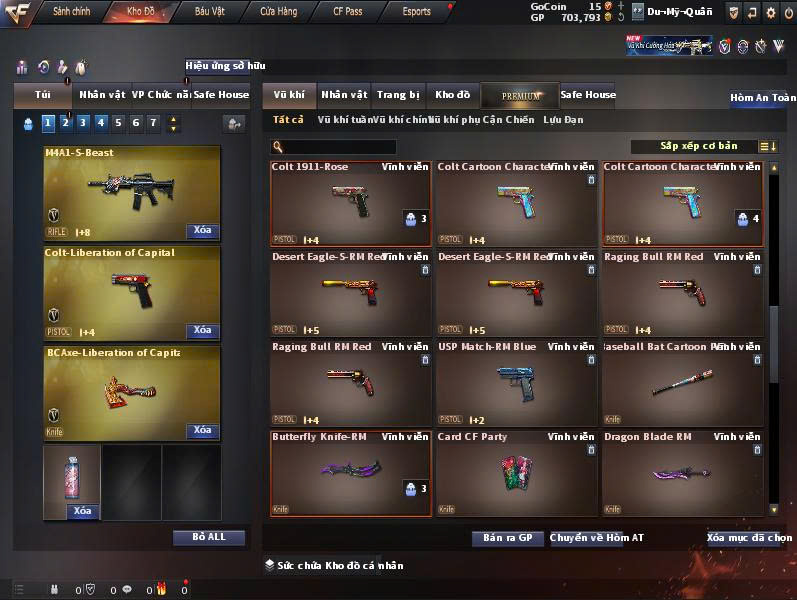The width and height of the screenshot is (797, 600).
Task: Open the Hòm An Toàn safe box
Action: (762, 98)
